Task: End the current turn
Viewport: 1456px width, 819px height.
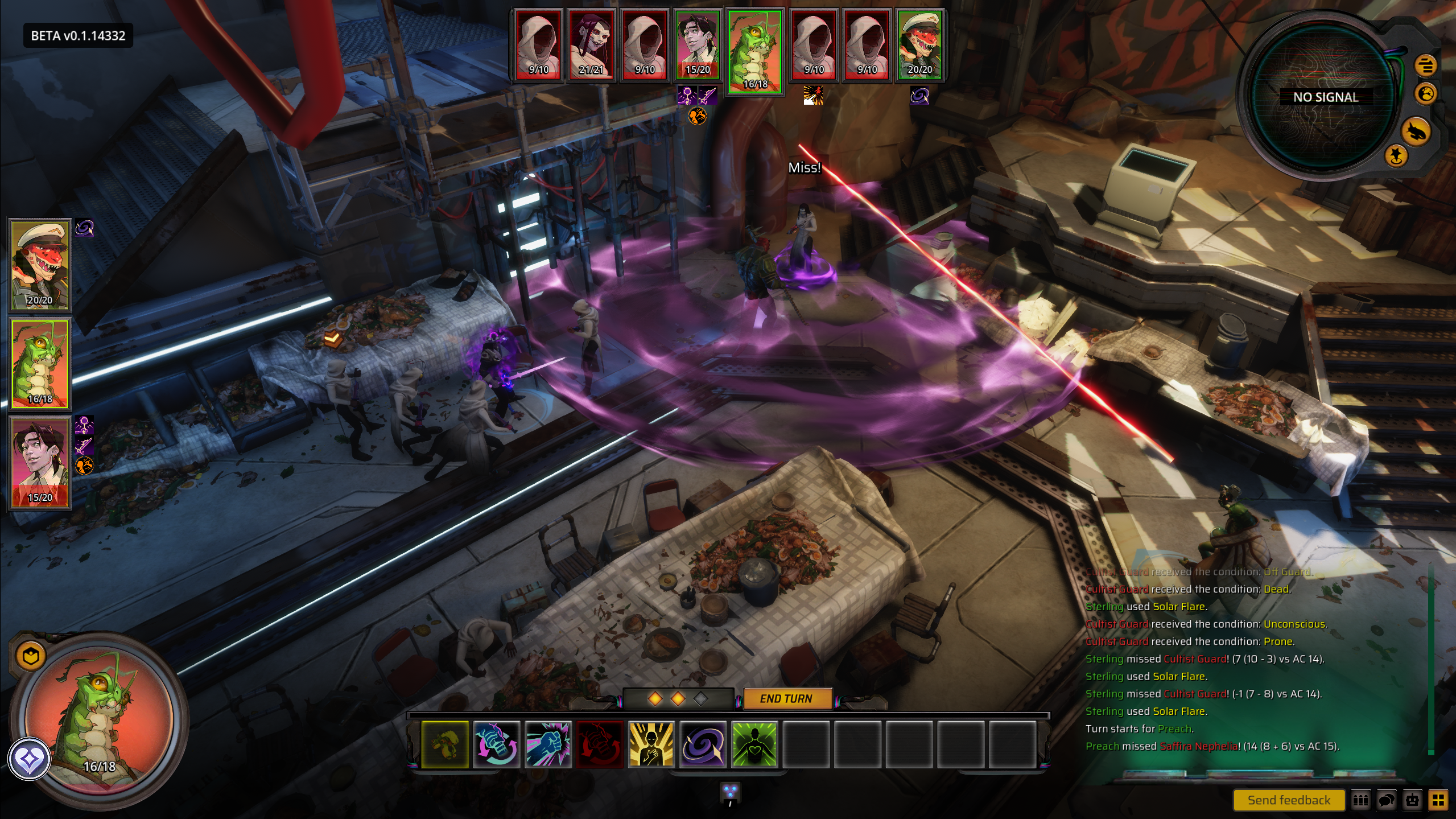Action: (x=786, y=698)
